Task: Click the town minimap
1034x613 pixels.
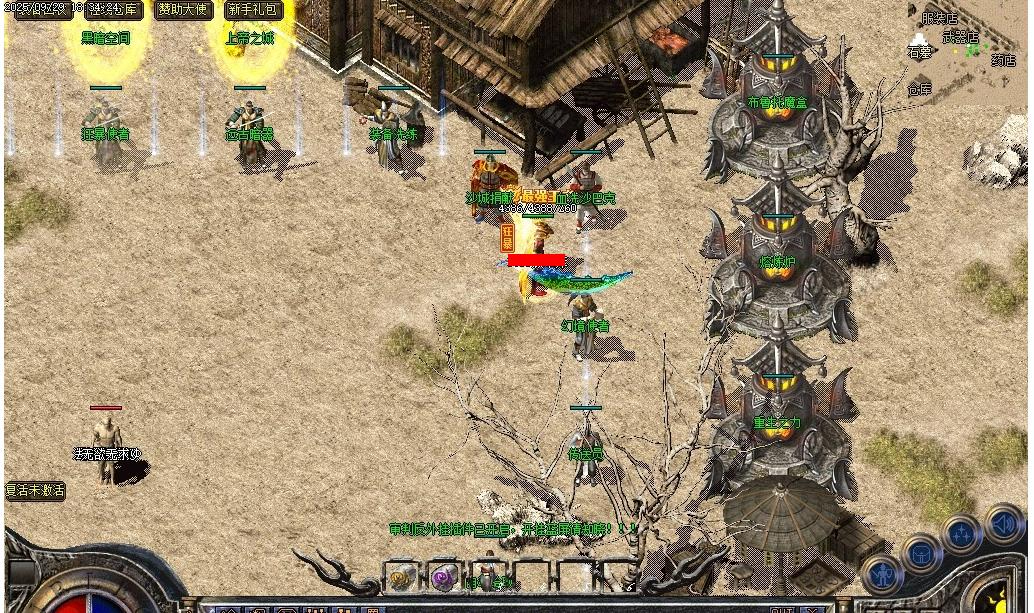Action: coord(965,52)
